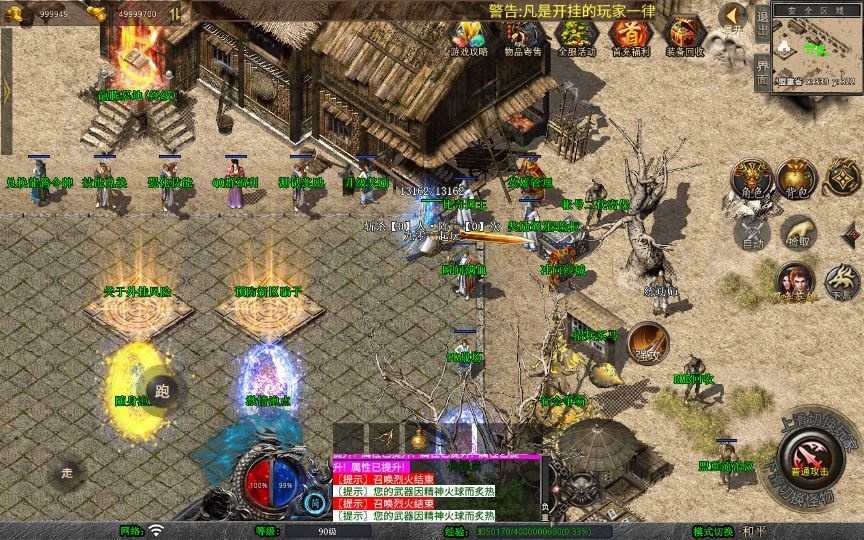Viewport: 864px width, 540px height.
Task: Open the 首充福利 first-recharge bonus
Action: (629, 36)
